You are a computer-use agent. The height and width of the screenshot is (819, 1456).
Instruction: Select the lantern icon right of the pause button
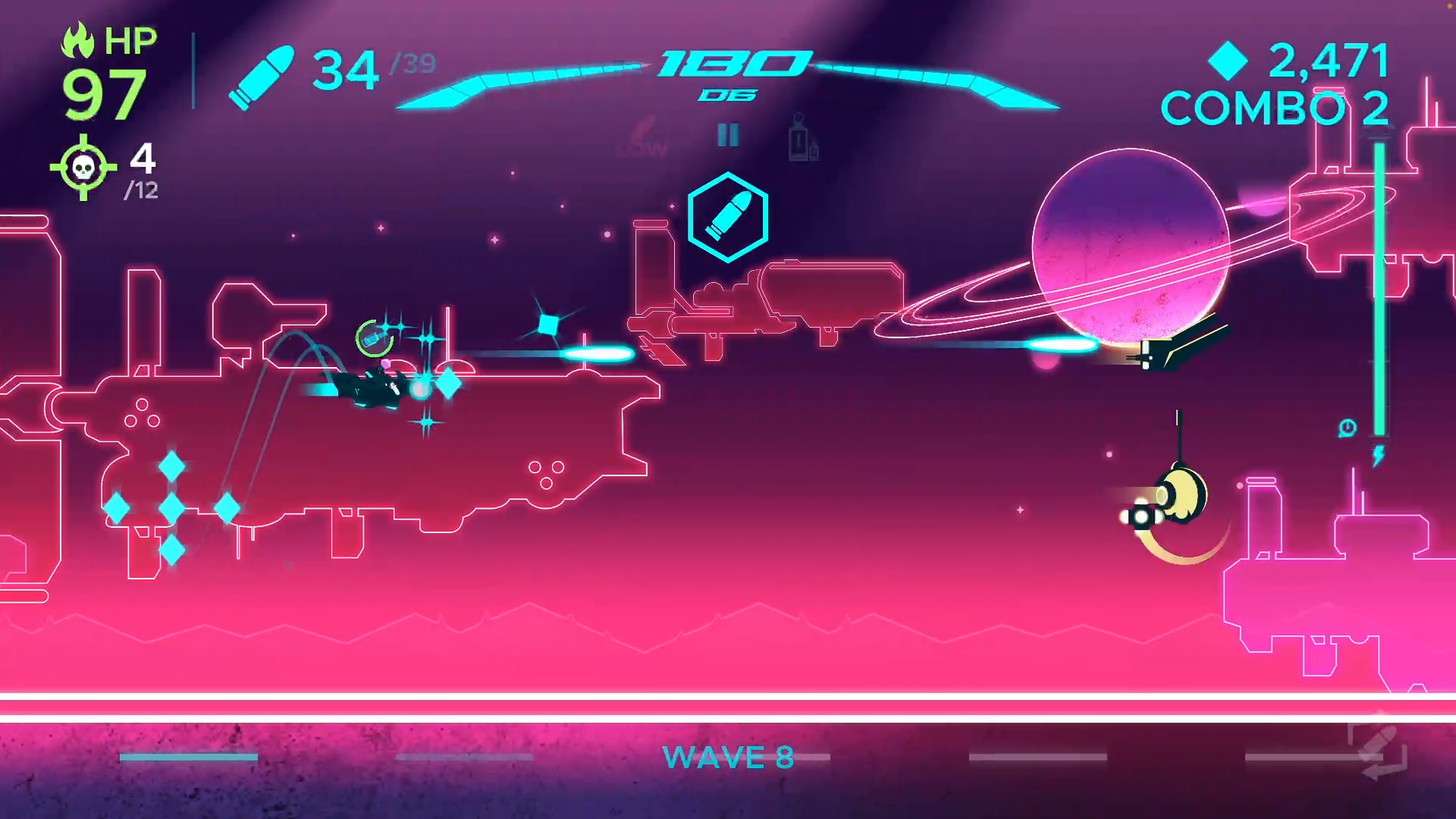[800, 139]
